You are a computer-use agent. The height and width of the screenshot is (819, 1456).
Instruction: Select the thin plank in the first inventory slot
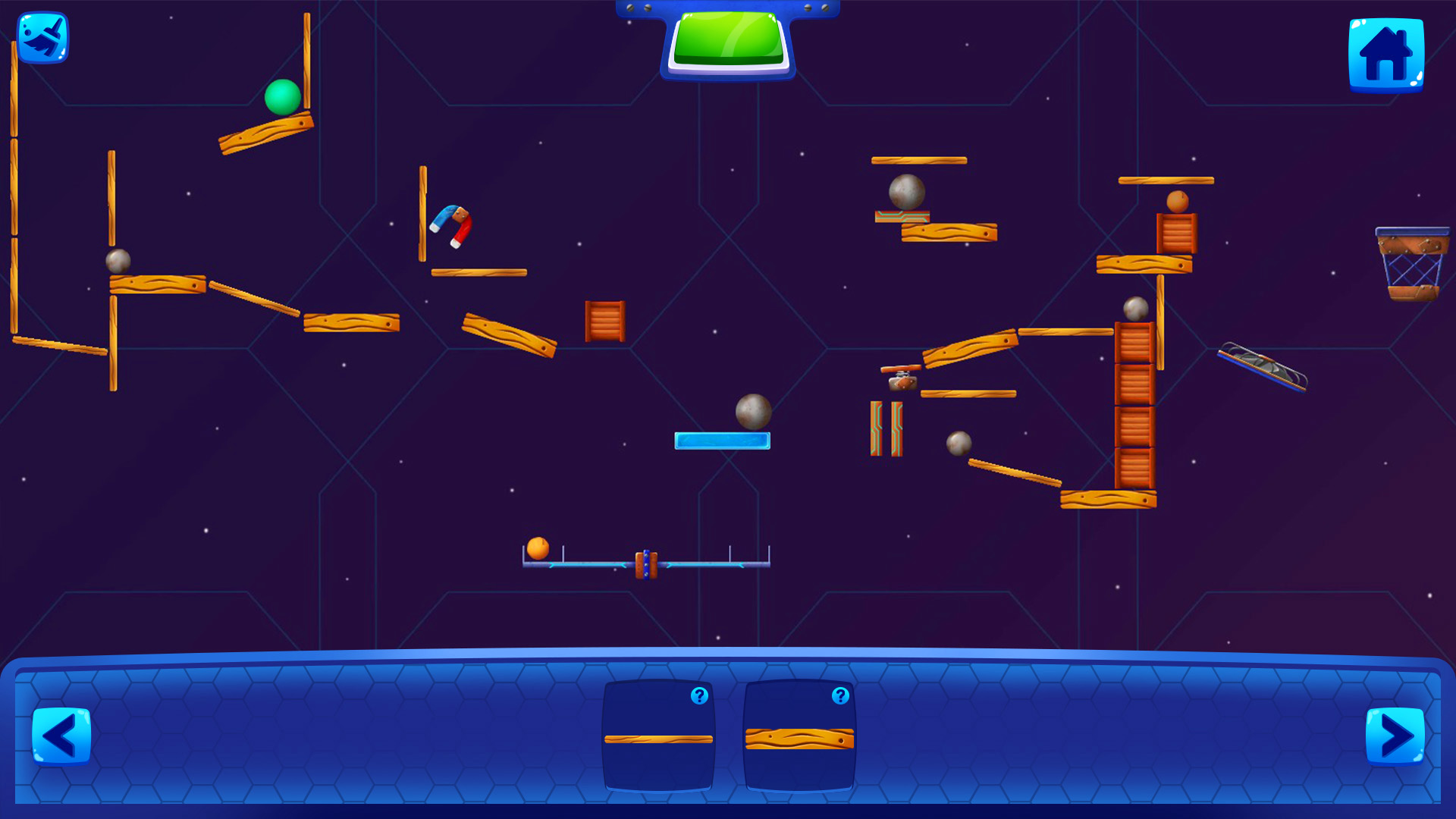point(658,738)
